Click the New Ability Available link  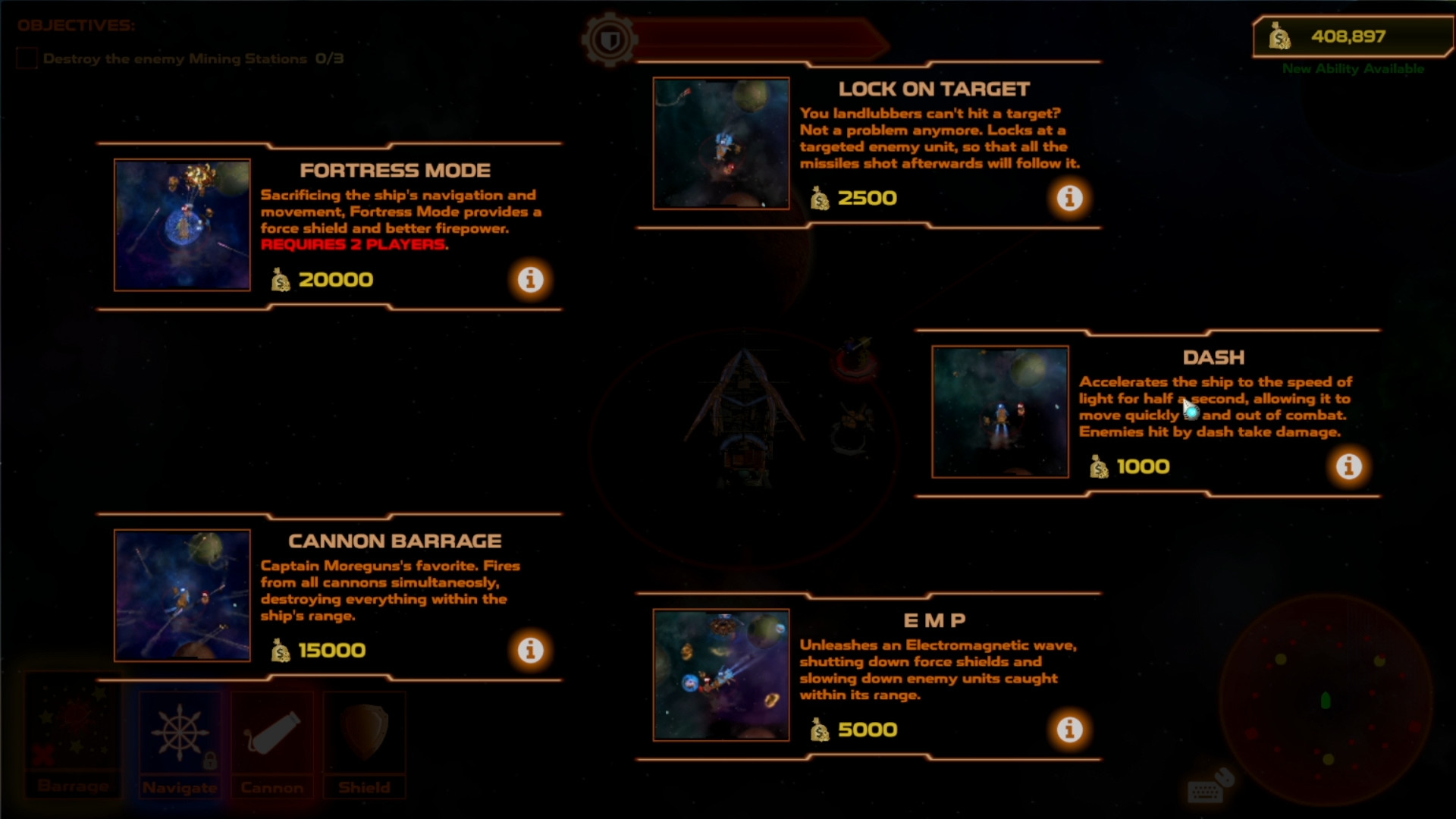[1353, 68]
